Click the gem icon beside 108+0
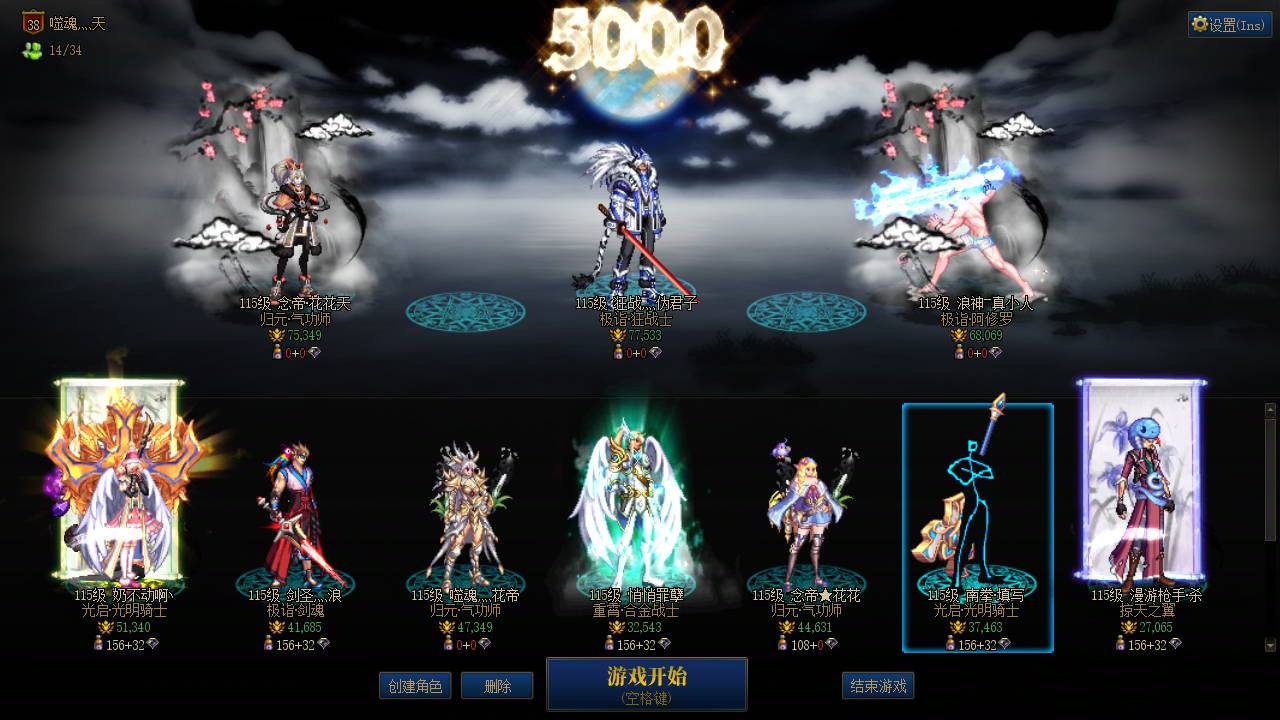 click(x=832, y=644)
